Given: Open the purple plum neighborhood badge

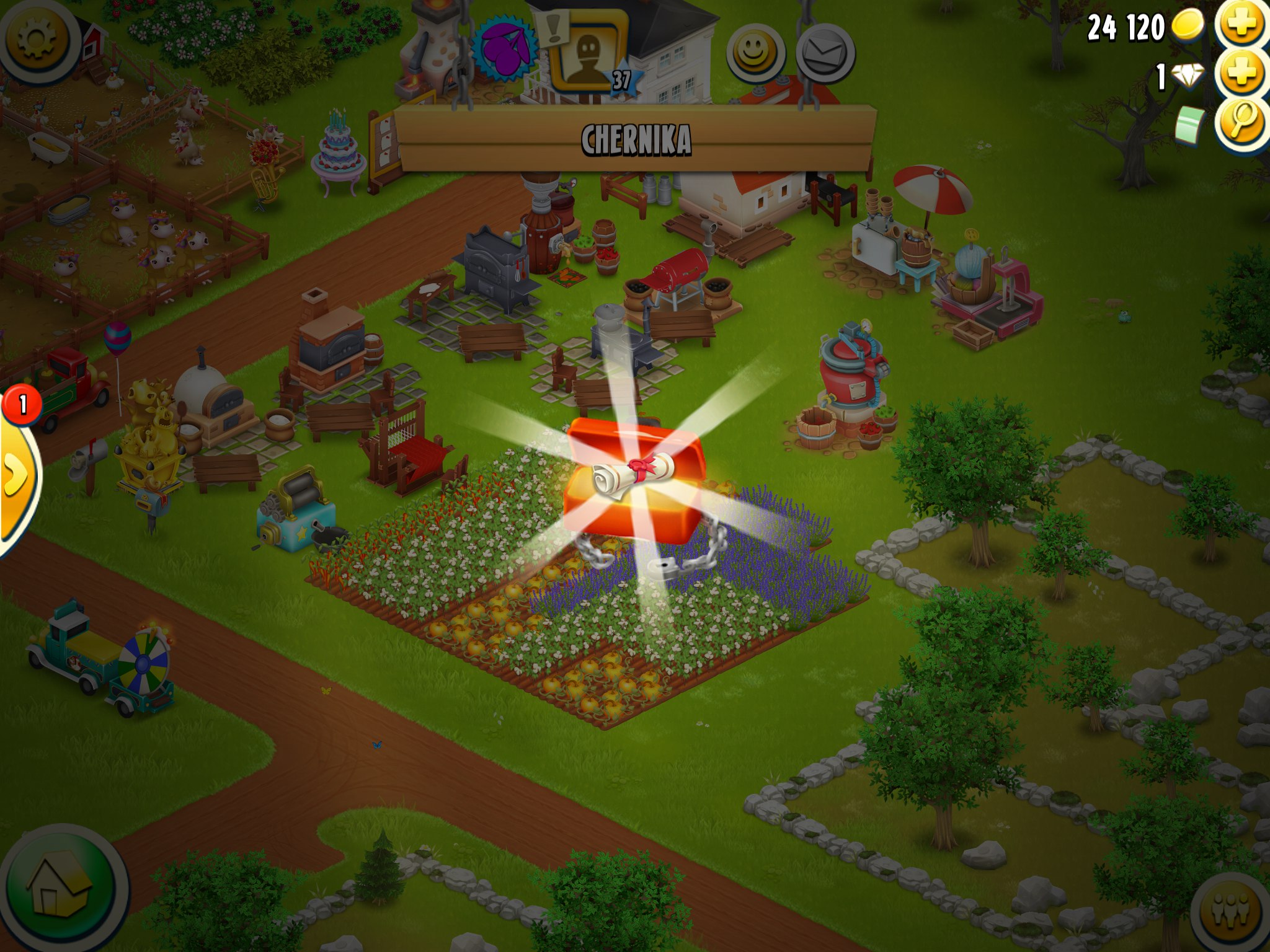Looking at the screenshot, I should pyautogui.click(x=504, y=48).
